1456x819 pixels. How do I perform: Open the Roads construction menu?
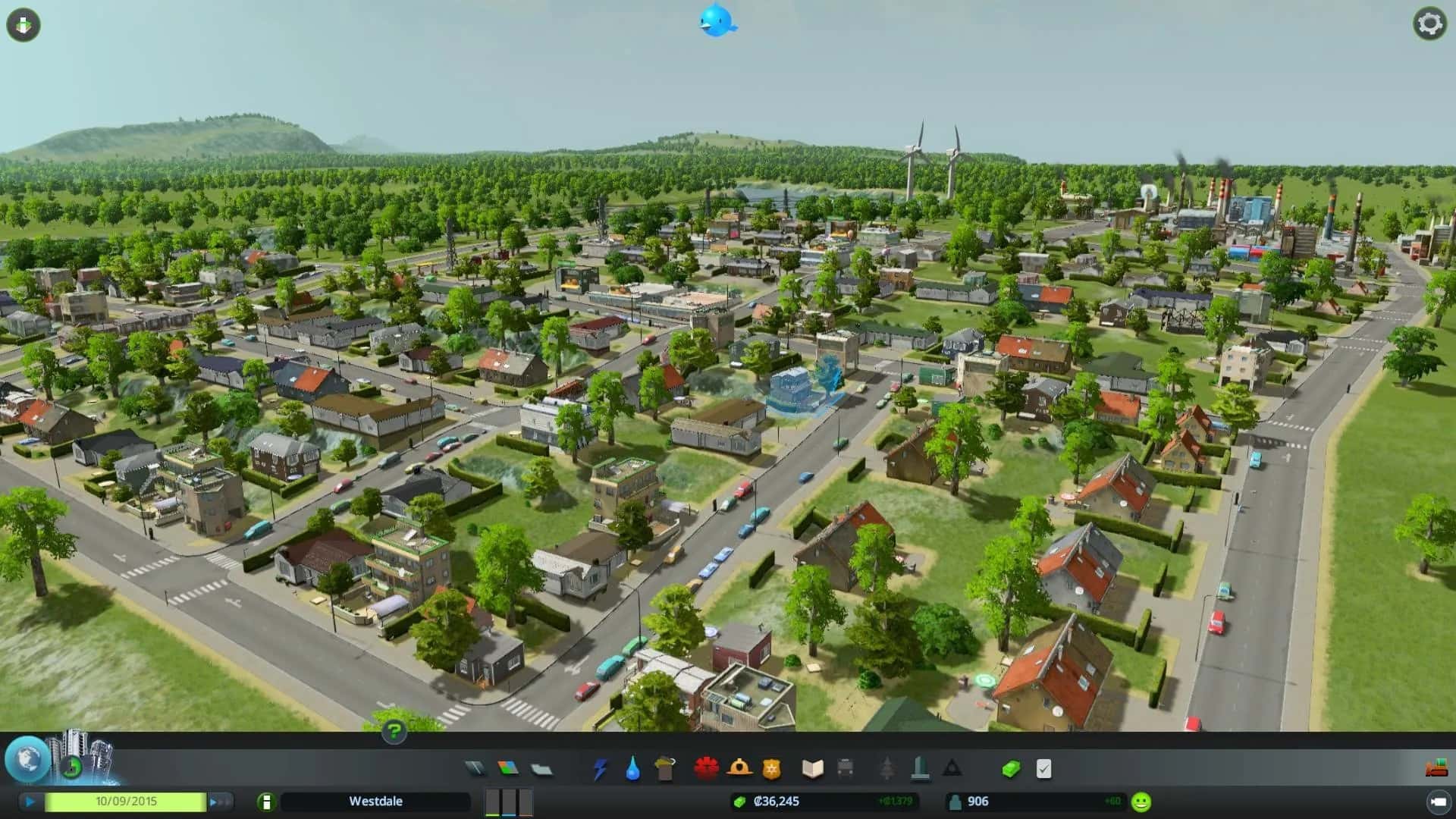click(475, 768)
